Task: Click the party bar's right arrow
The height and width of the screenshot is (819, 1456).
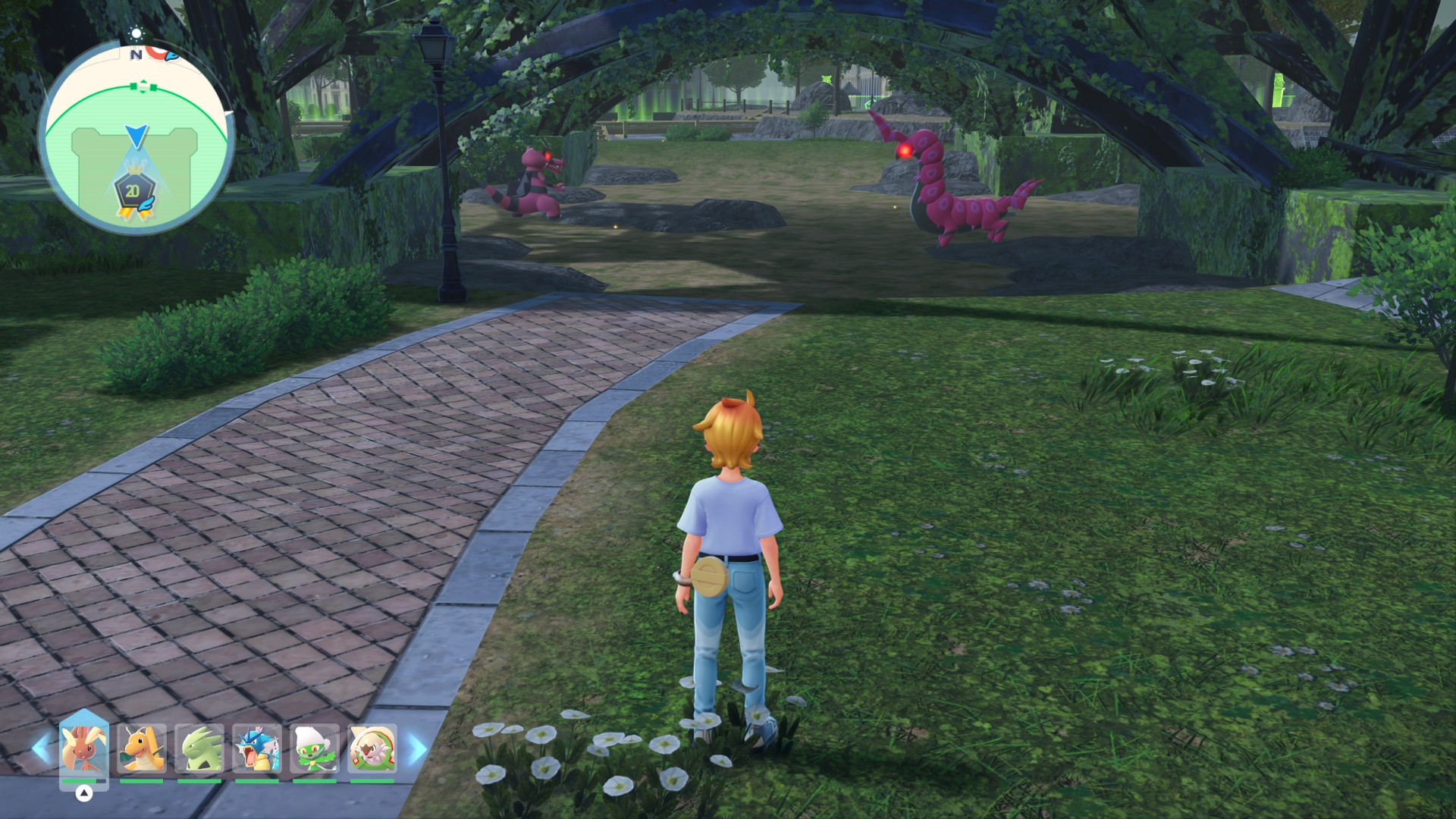Action: 417,749
